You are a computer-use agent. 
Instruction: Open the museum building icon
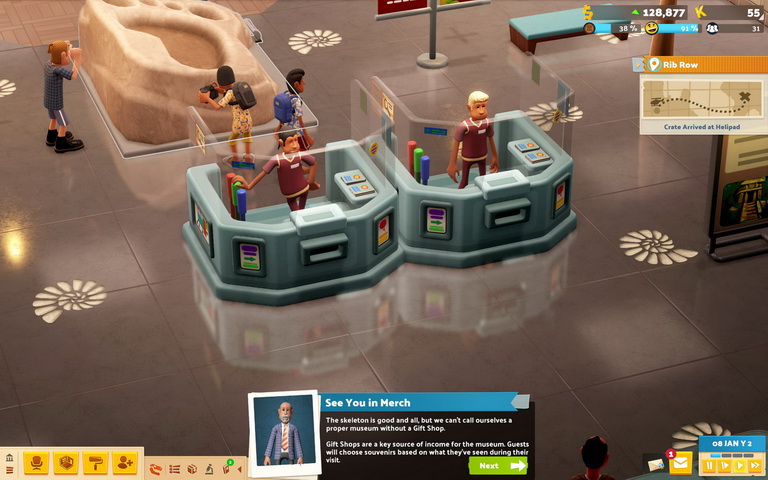[x=10, y=458]
